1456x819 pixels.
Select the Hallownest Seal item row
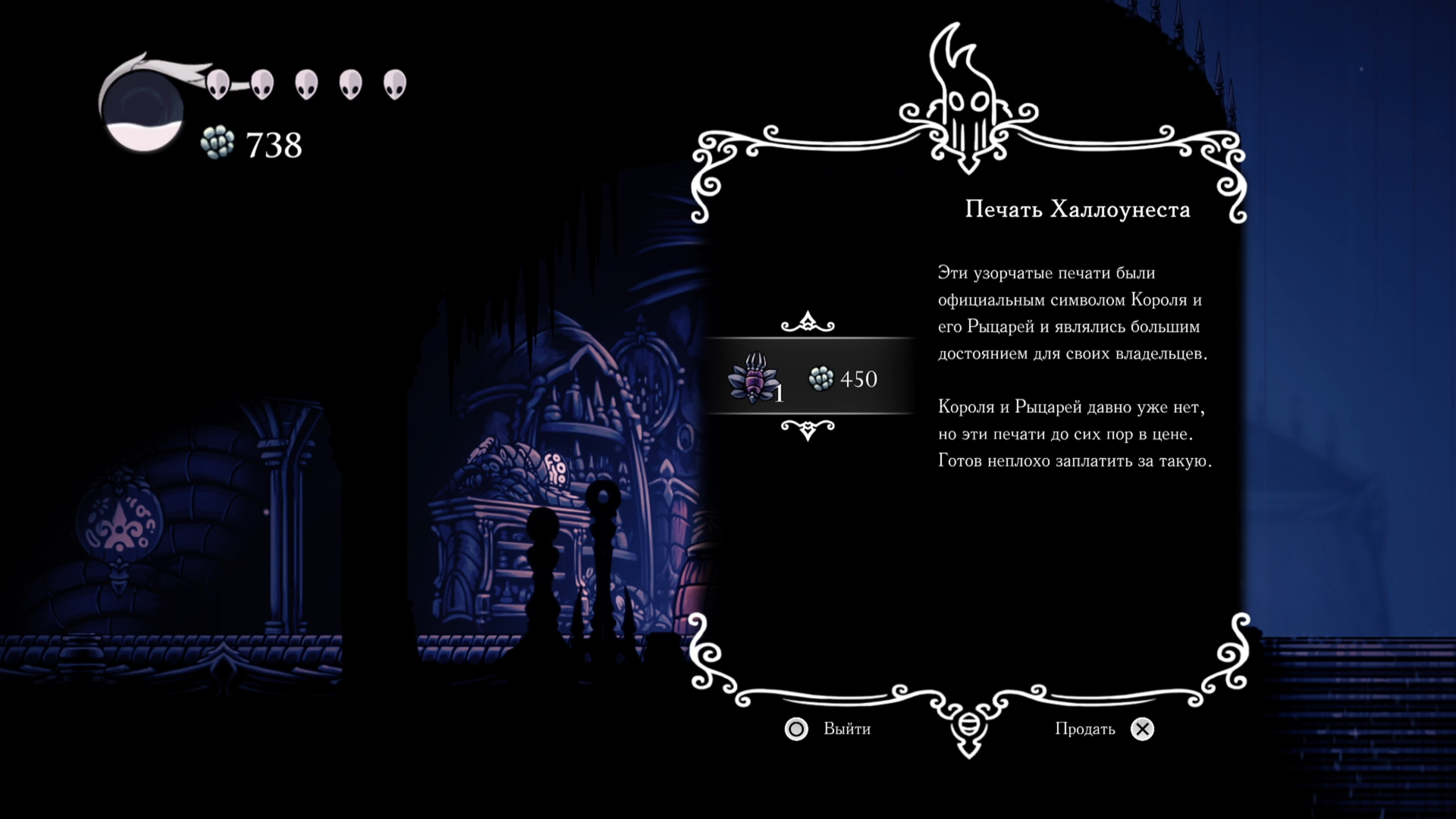click(x=808, y=377)
